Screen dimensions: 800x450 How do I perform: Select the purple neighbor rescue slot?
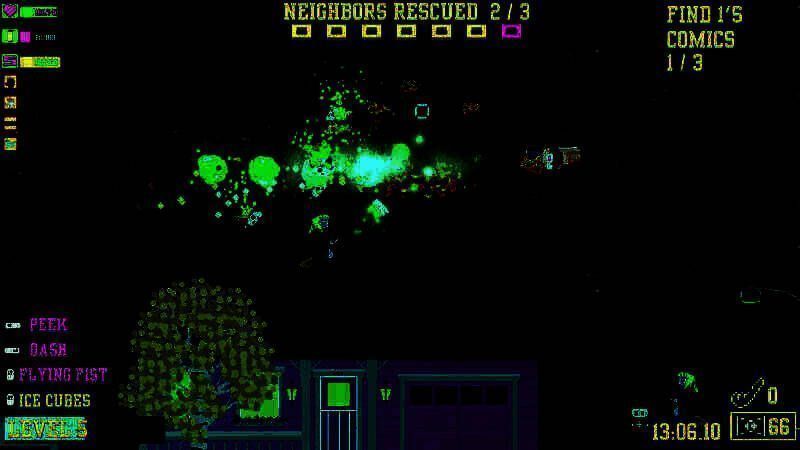tap(511, 31)
